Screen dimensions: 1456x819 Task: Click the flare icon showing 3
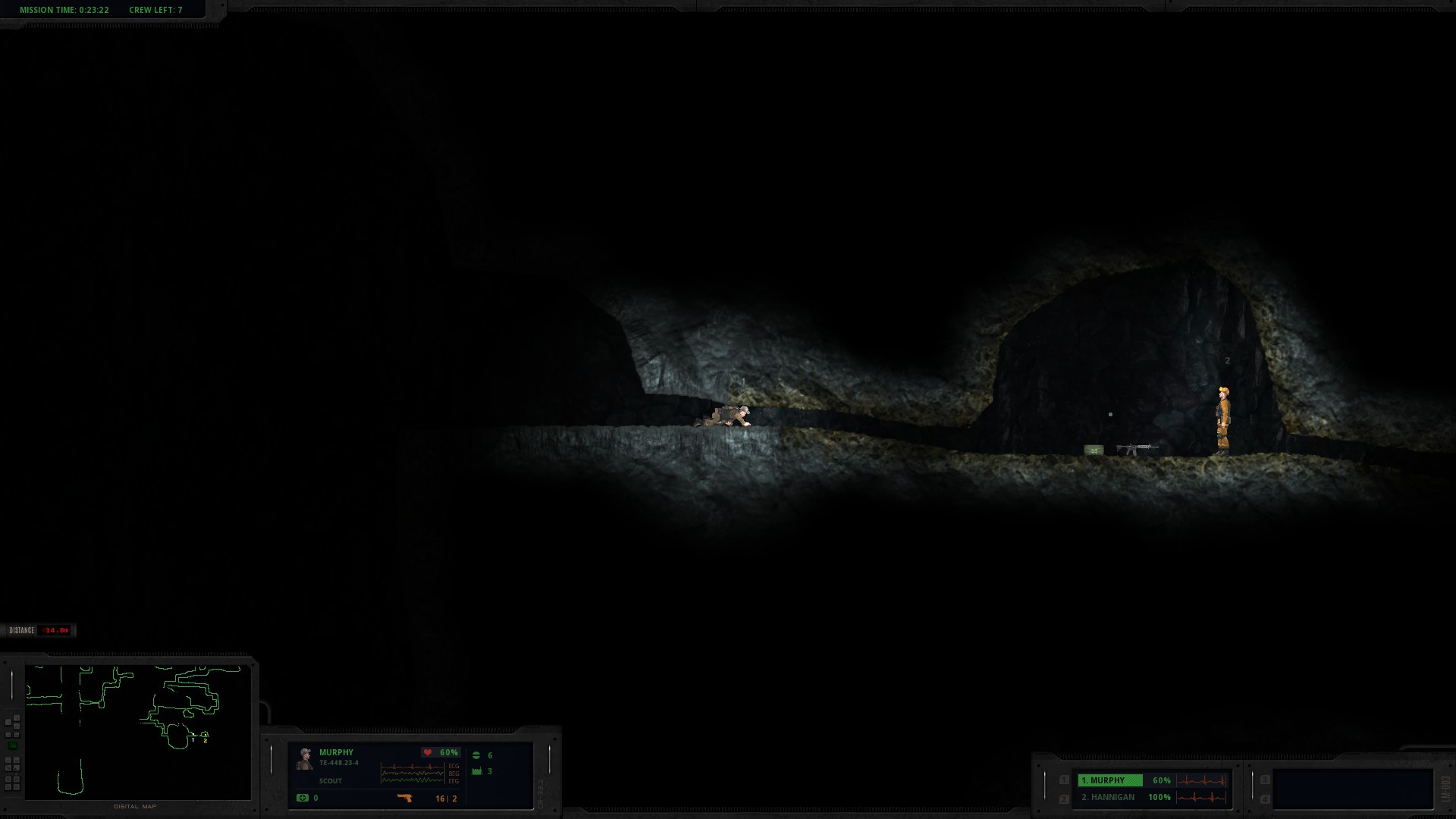coord(477,772)
